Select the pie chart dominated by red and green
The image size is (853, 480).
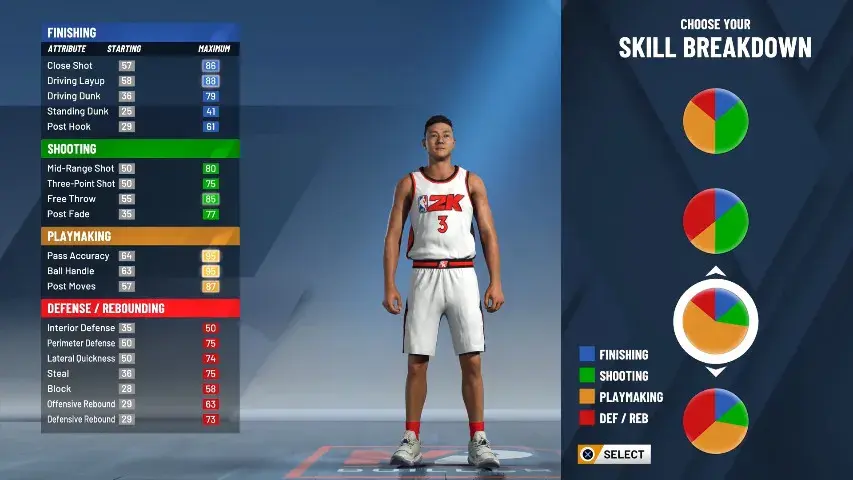(715, 220)
